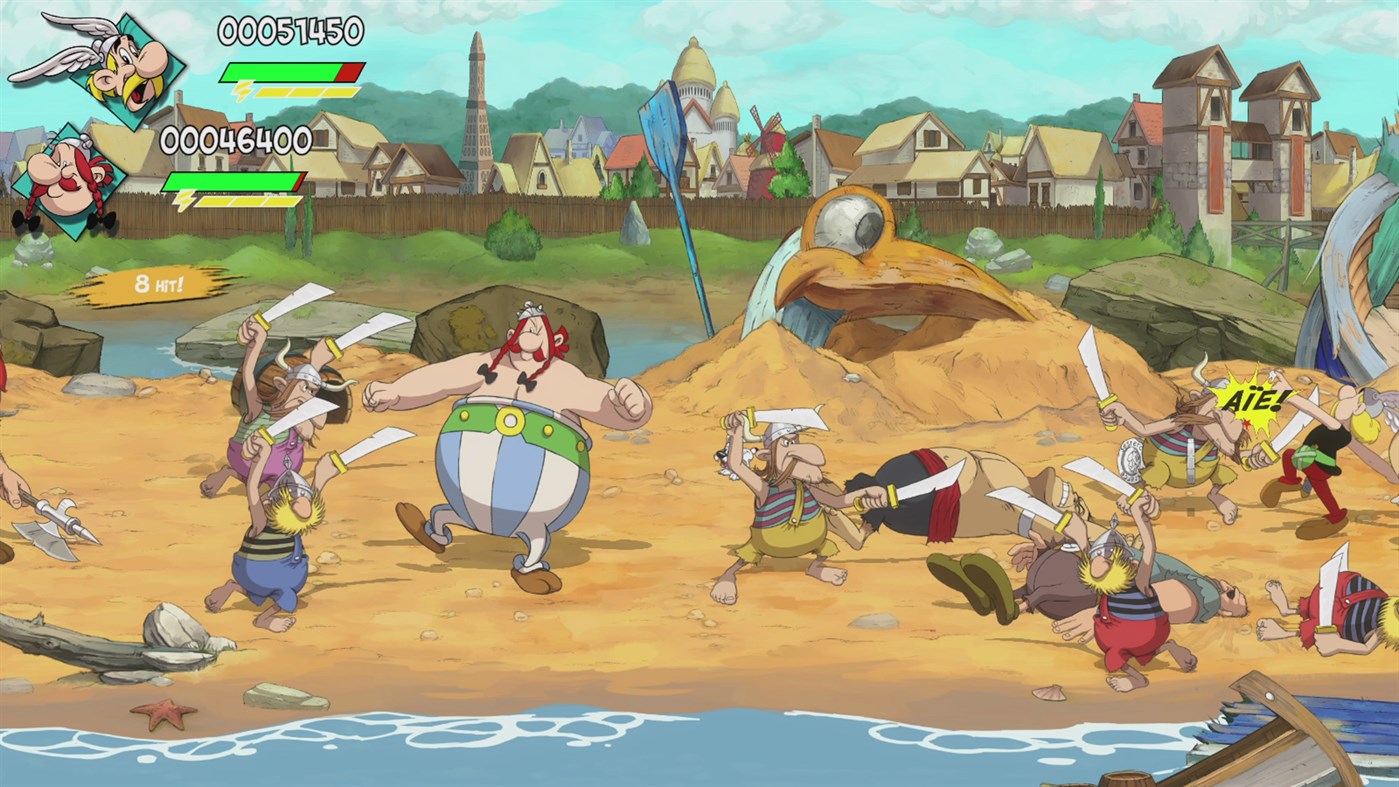Click the red starfish on the beach
1399x787 pixels.
click(163, 713)
